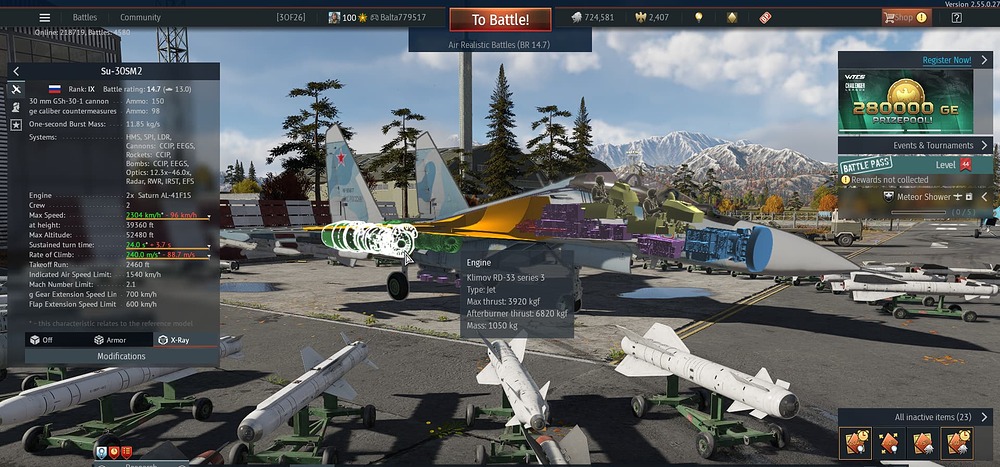
Task: Launch the match with To Battle!
Action: (500, 19)
